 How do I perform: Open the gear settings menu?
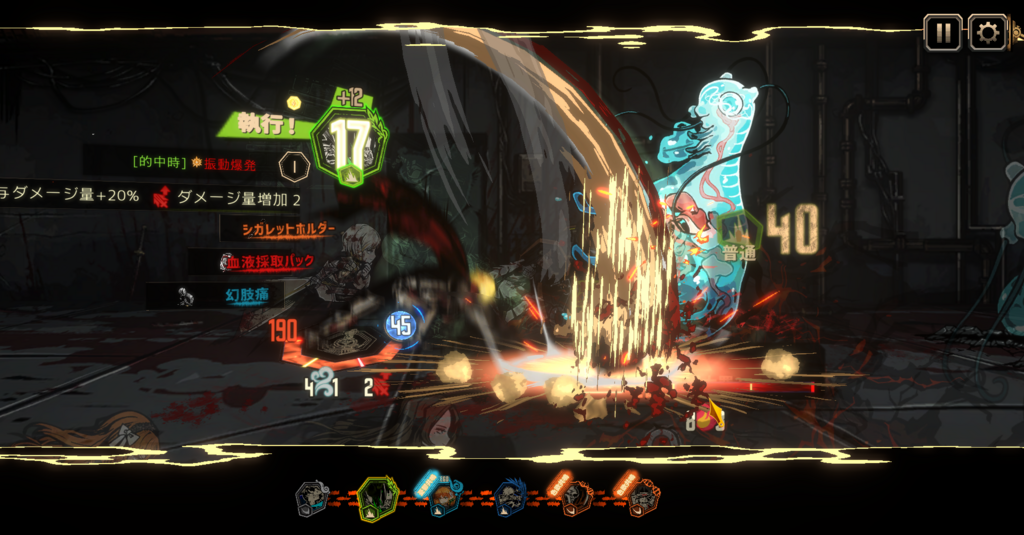click(x=987, y=33)
